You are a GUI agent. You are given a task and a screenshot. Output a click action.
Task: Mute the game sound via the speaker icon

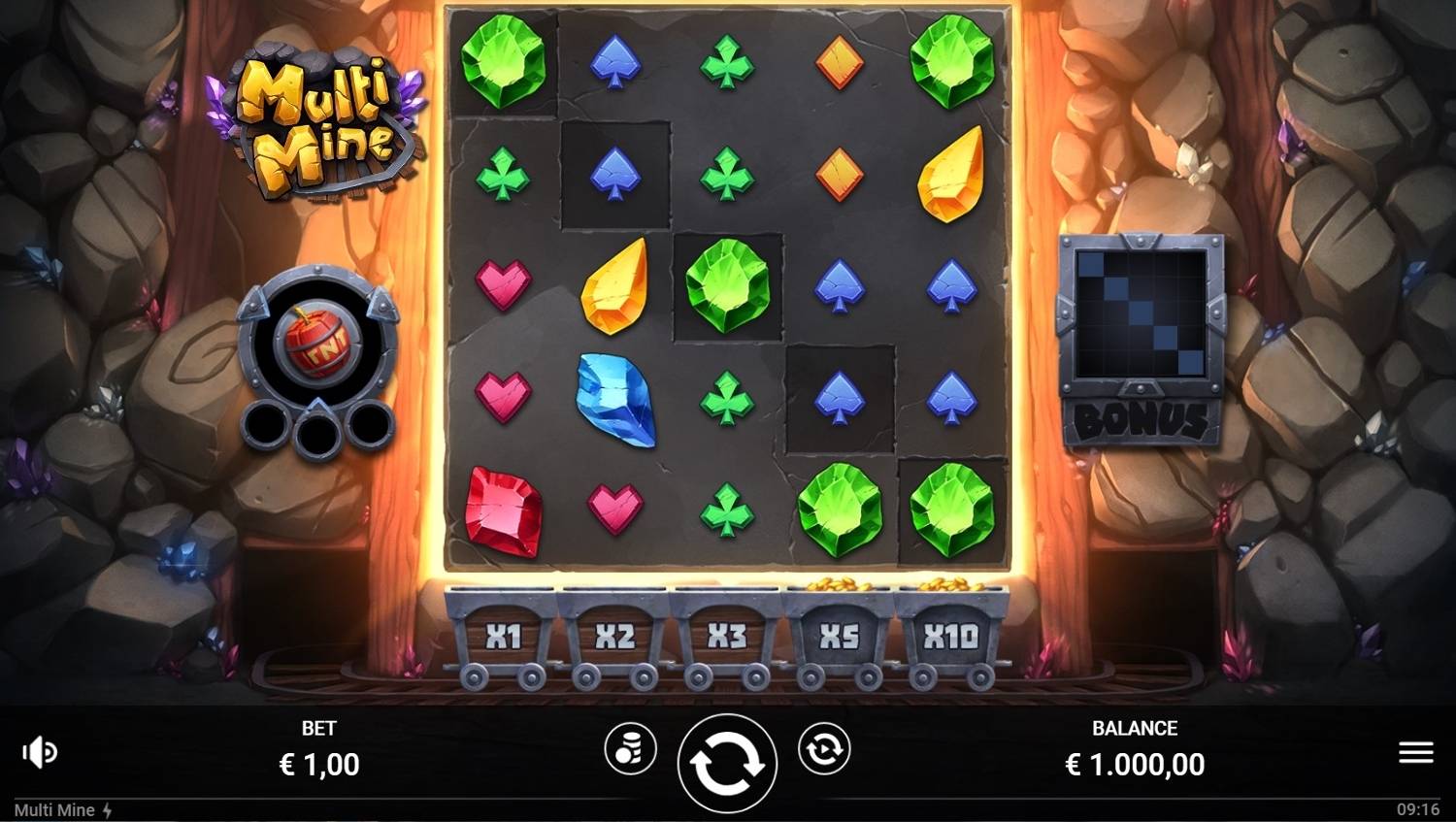[40, 750]
